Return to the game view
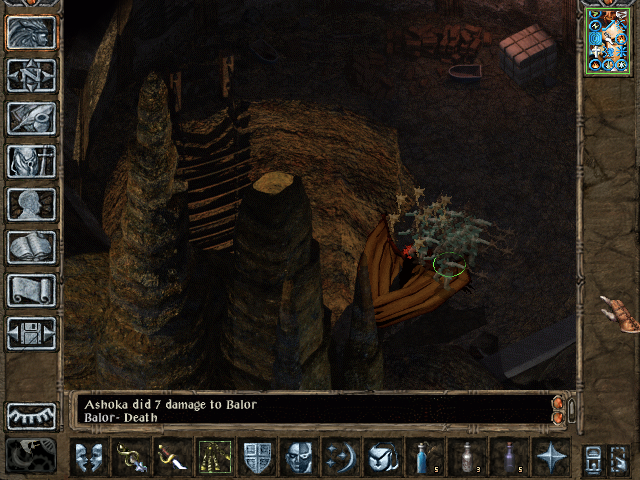Image resolution: width=640 pixels, height=480 pixels. 31,33
